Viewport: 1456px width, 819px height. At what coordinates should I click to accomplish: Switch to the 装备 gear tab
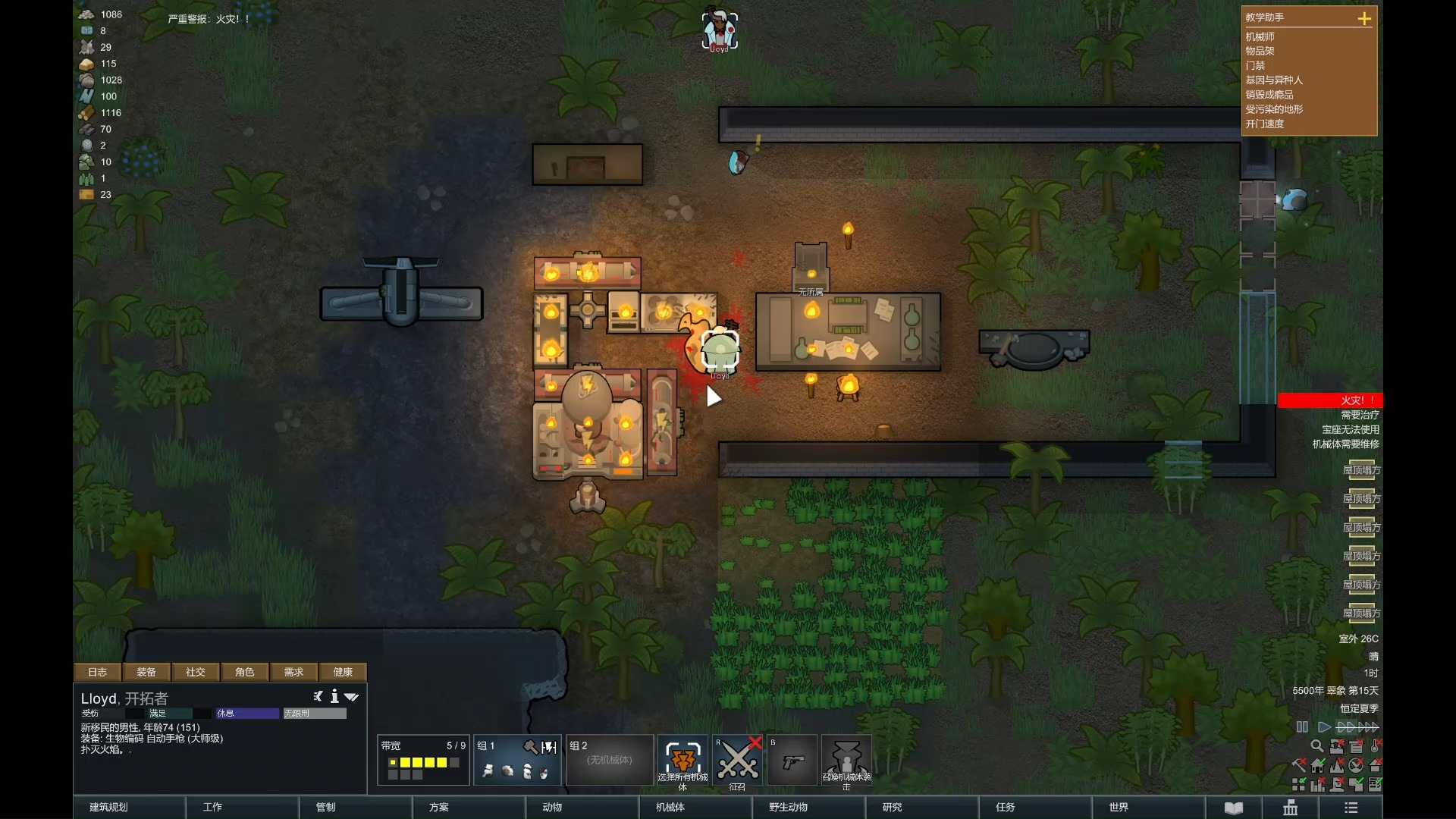[146, 672]
